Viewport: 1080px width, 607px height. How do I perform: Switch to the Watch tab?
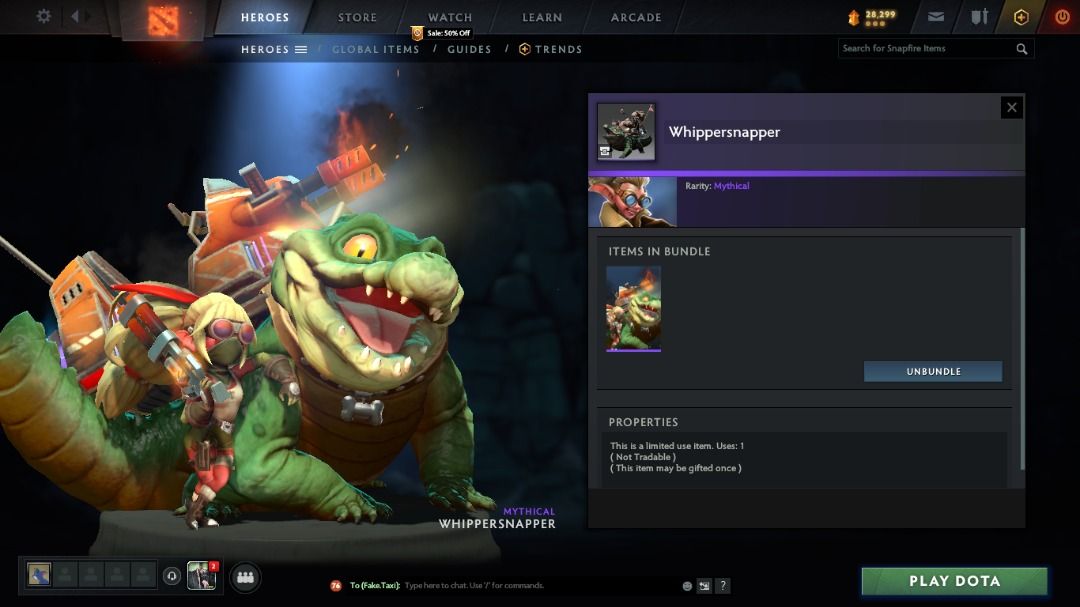(x=450, y=17)
